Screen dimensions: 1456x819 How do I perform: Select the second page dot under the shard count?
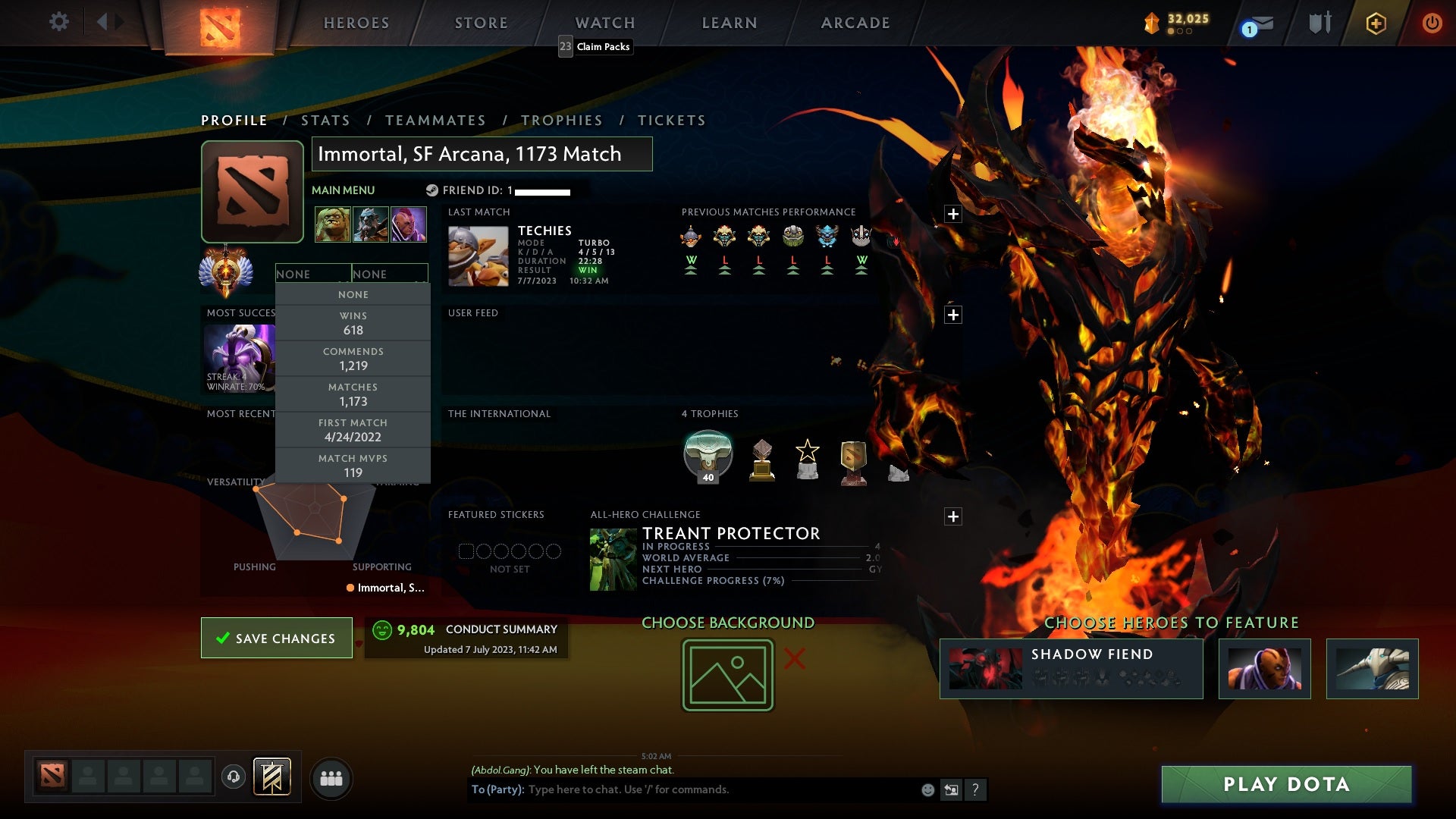pyautogui.click(x=1181, y=32)
